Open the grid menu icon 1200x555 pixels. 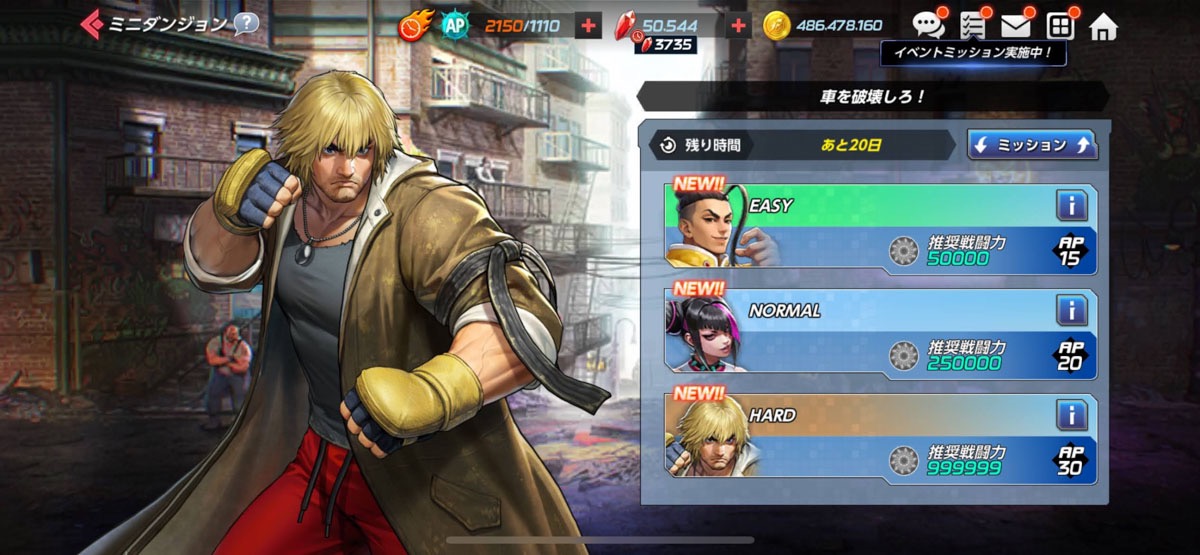click(1060, 25)
